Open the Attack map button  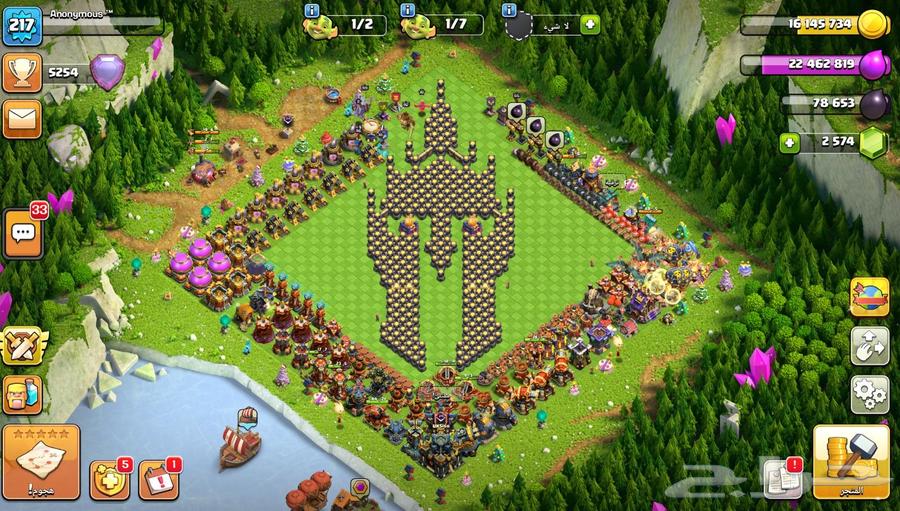(x=41, y=462)
